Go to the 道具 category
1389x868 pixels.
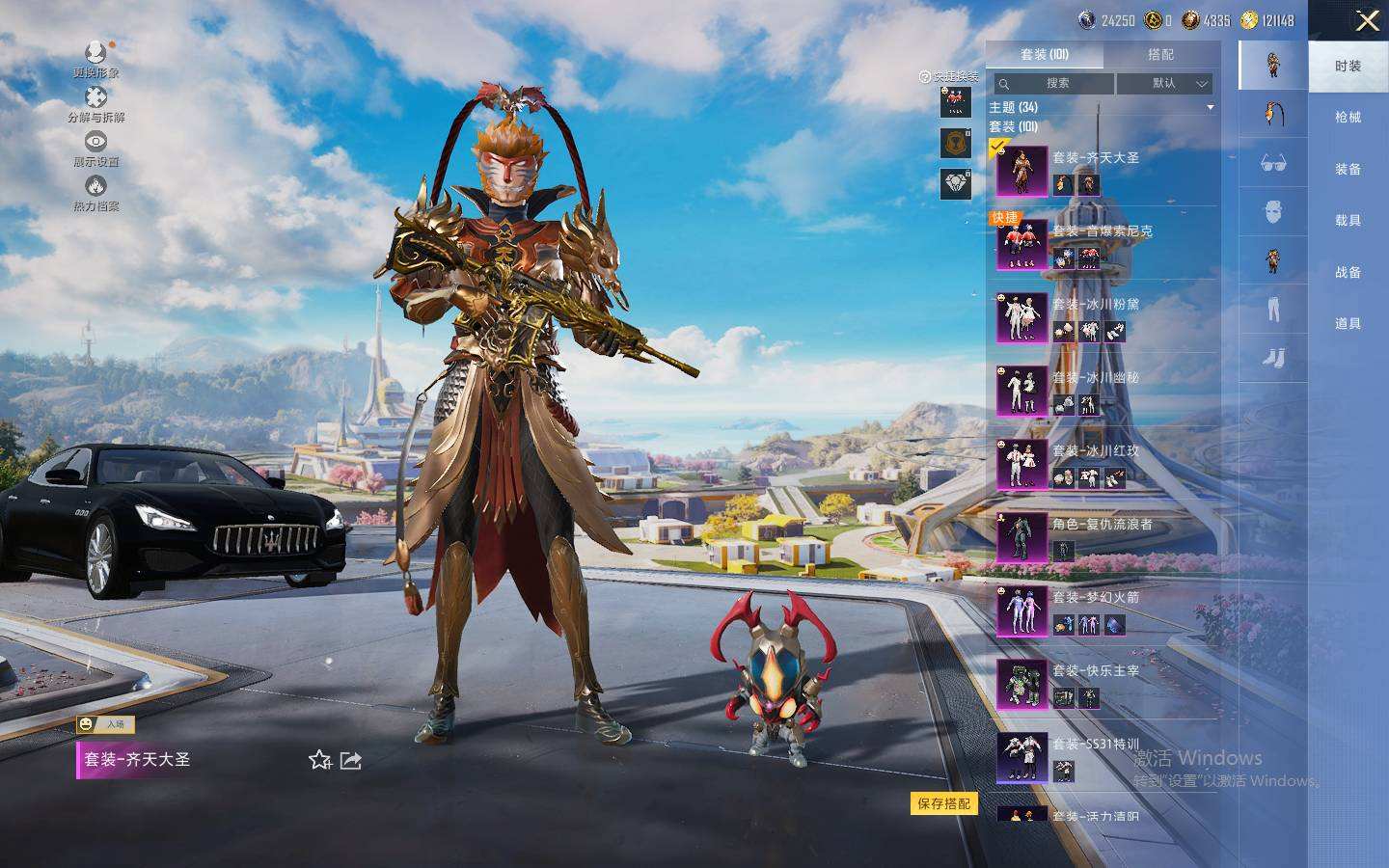(x=1348, y=324)
